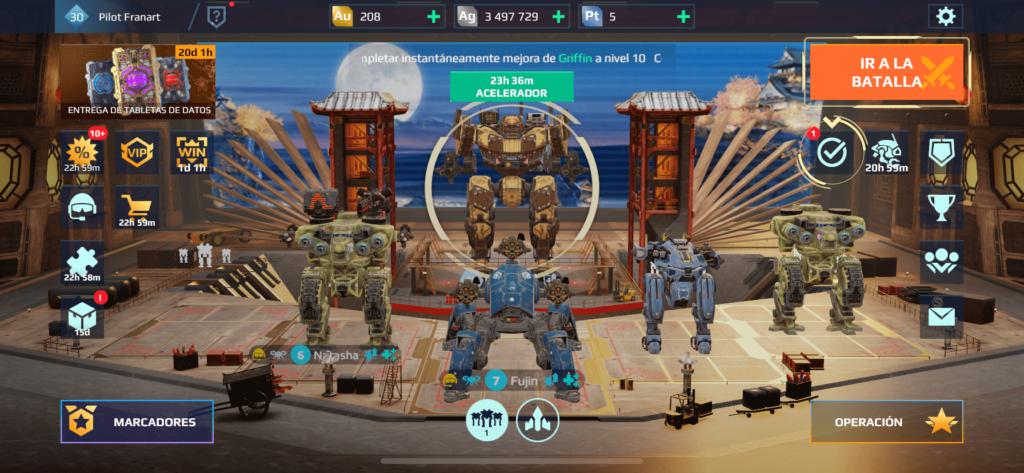
Task: Open the shopping cart store icon
Action: 136,207
